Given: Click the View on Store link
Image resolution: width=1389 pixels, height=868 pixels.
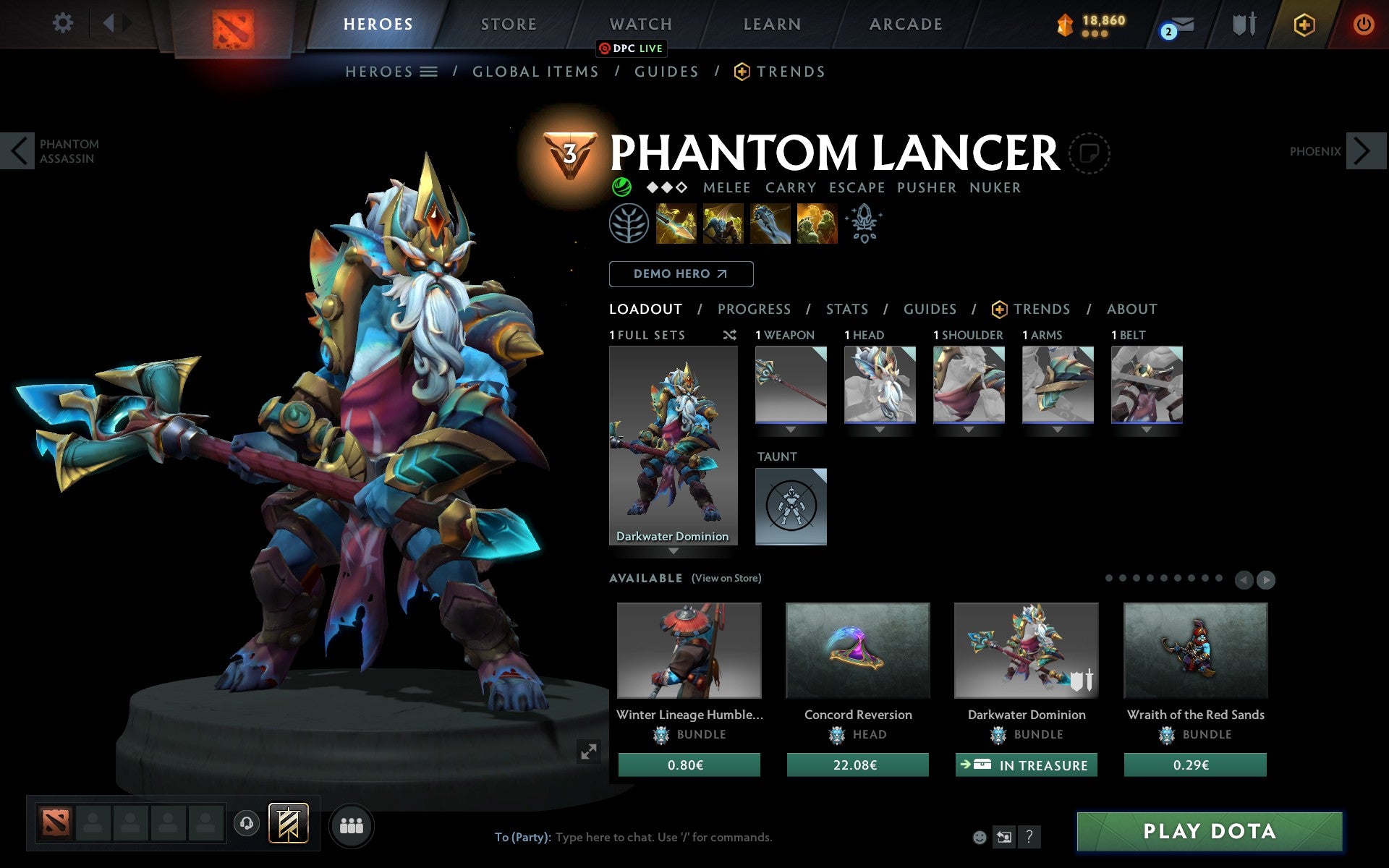Looking at the screenshot, I should [x=726, y=578].
